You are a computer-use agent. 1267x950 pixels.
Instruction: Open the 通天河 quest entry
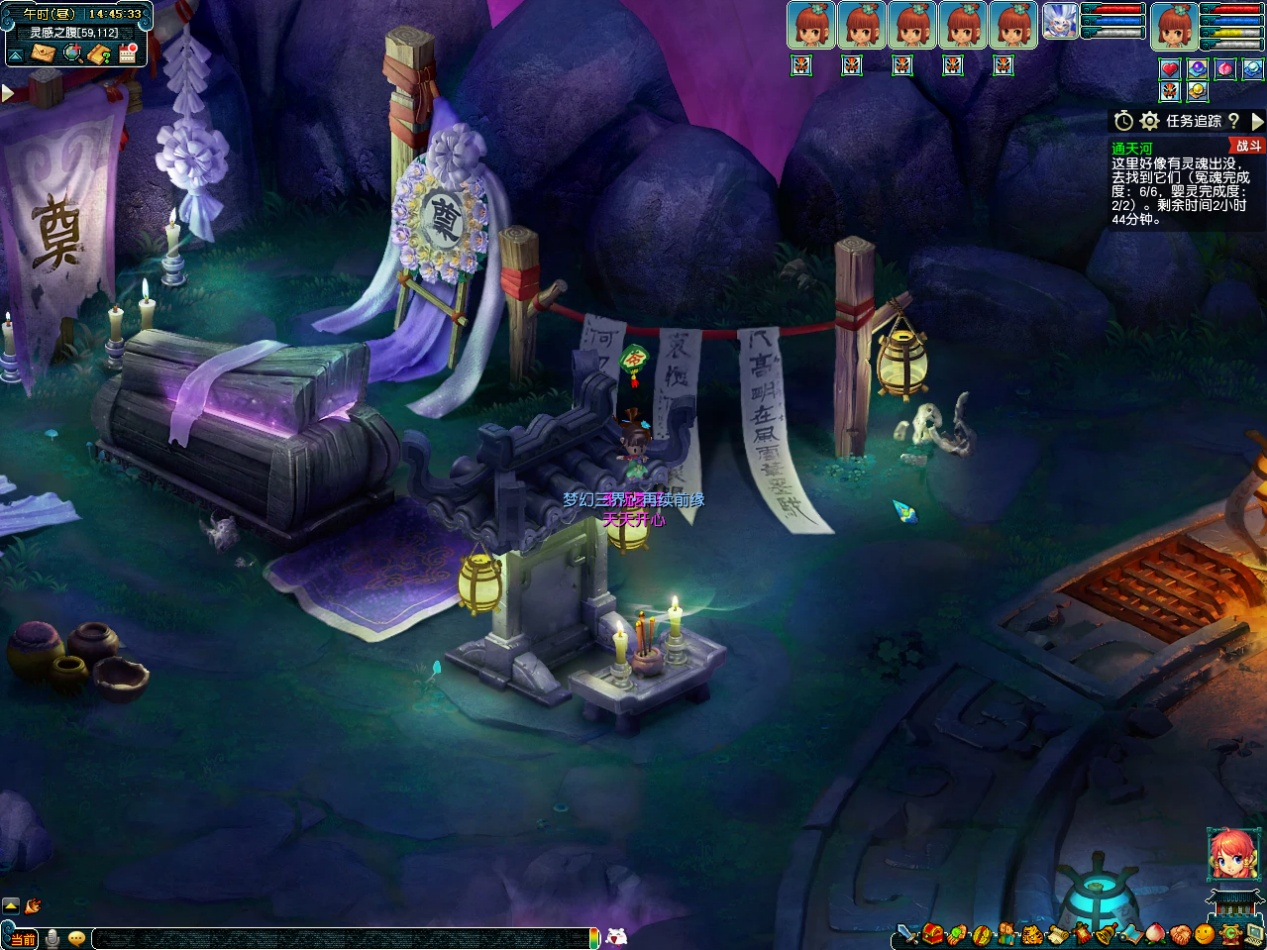coord(1132,148)
